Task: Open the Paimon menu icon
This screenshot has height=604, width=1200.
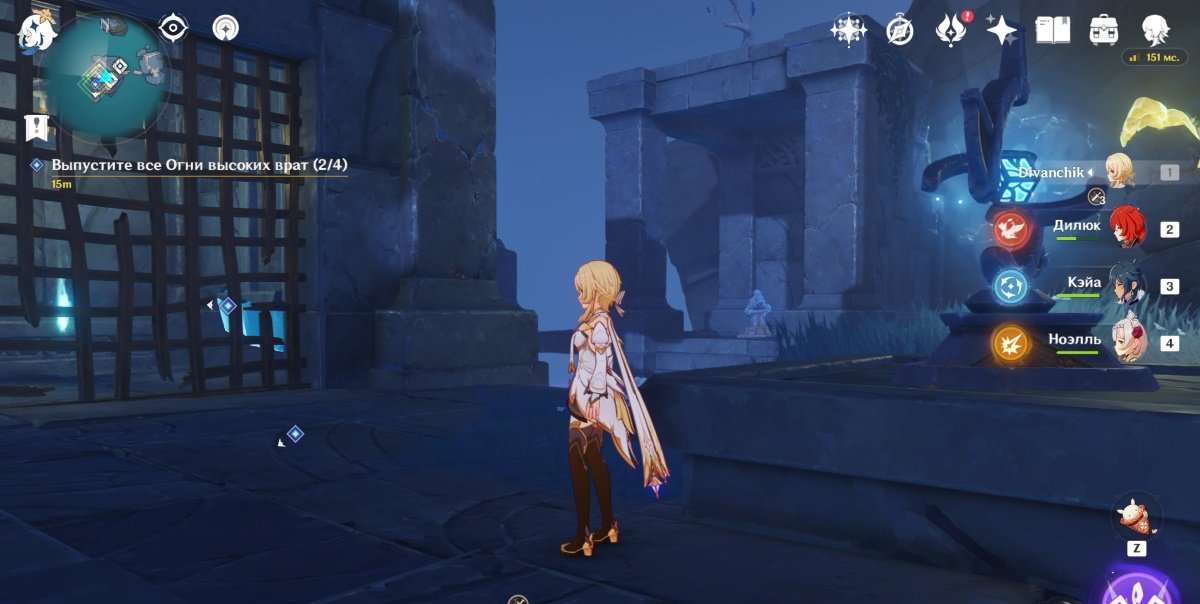Action: pos(37,33)
